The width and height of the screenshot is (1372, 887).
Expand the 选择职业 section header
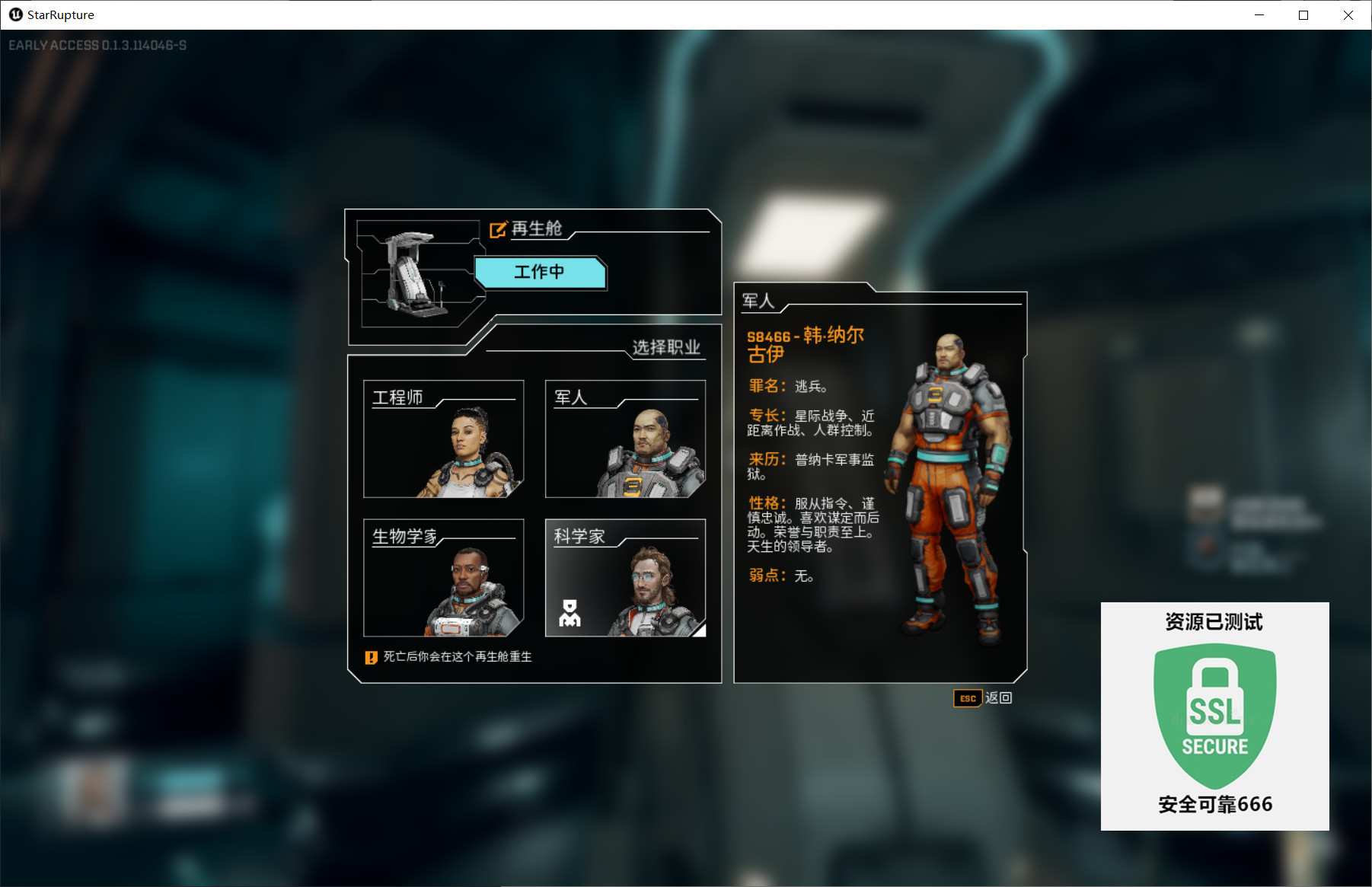click(x=668, y=348)
